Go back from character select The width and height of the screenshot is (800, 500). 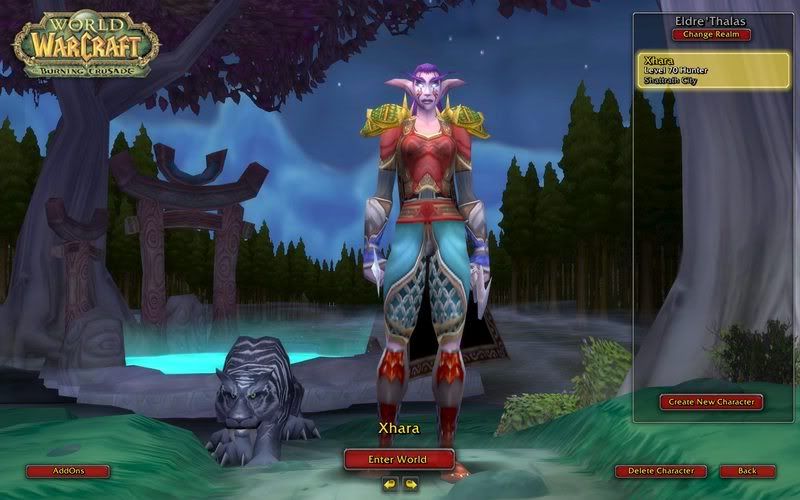click(747, 471)
